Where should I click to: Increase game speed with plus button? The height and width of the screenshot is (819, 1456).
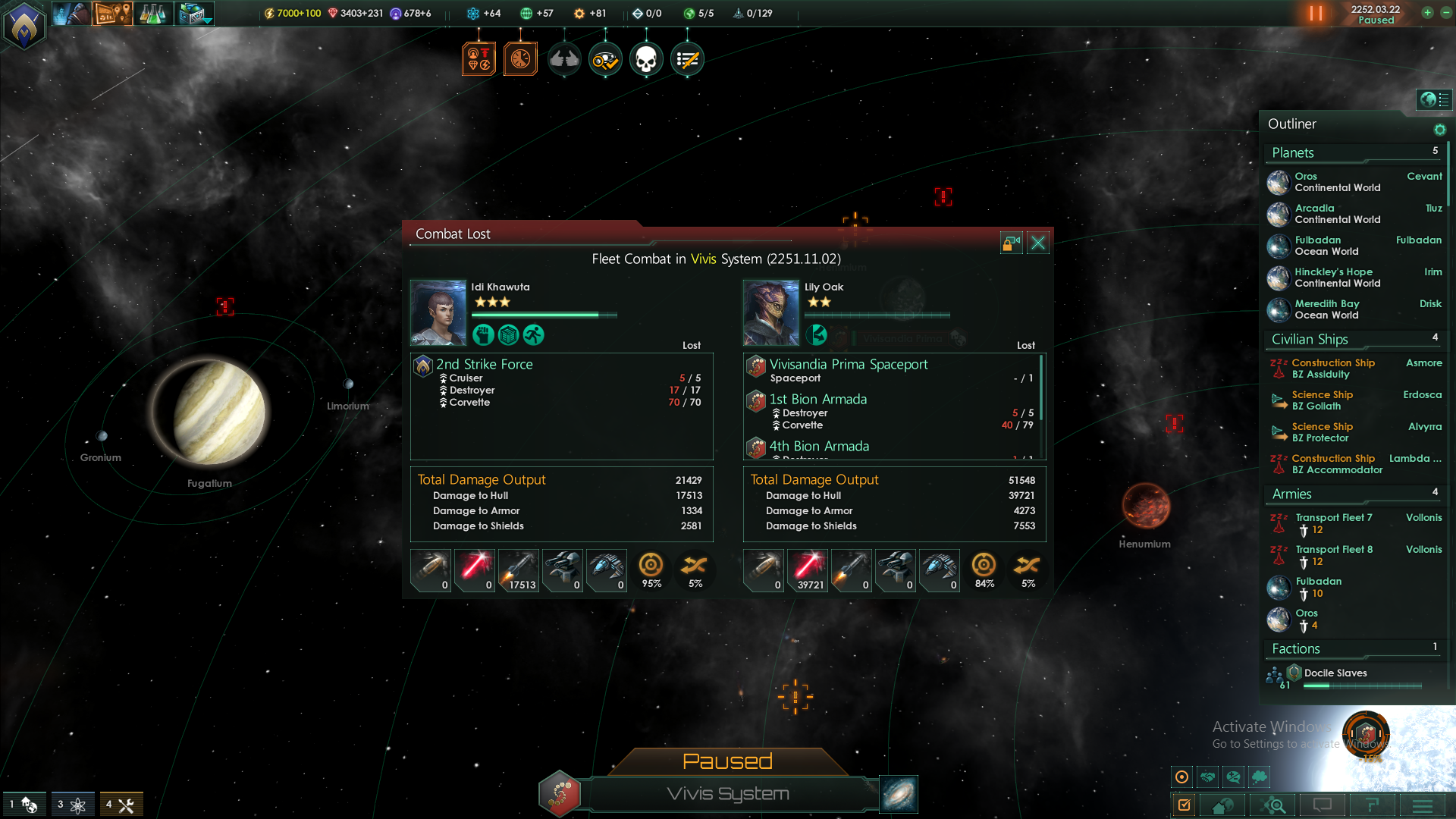point(1427,13)
